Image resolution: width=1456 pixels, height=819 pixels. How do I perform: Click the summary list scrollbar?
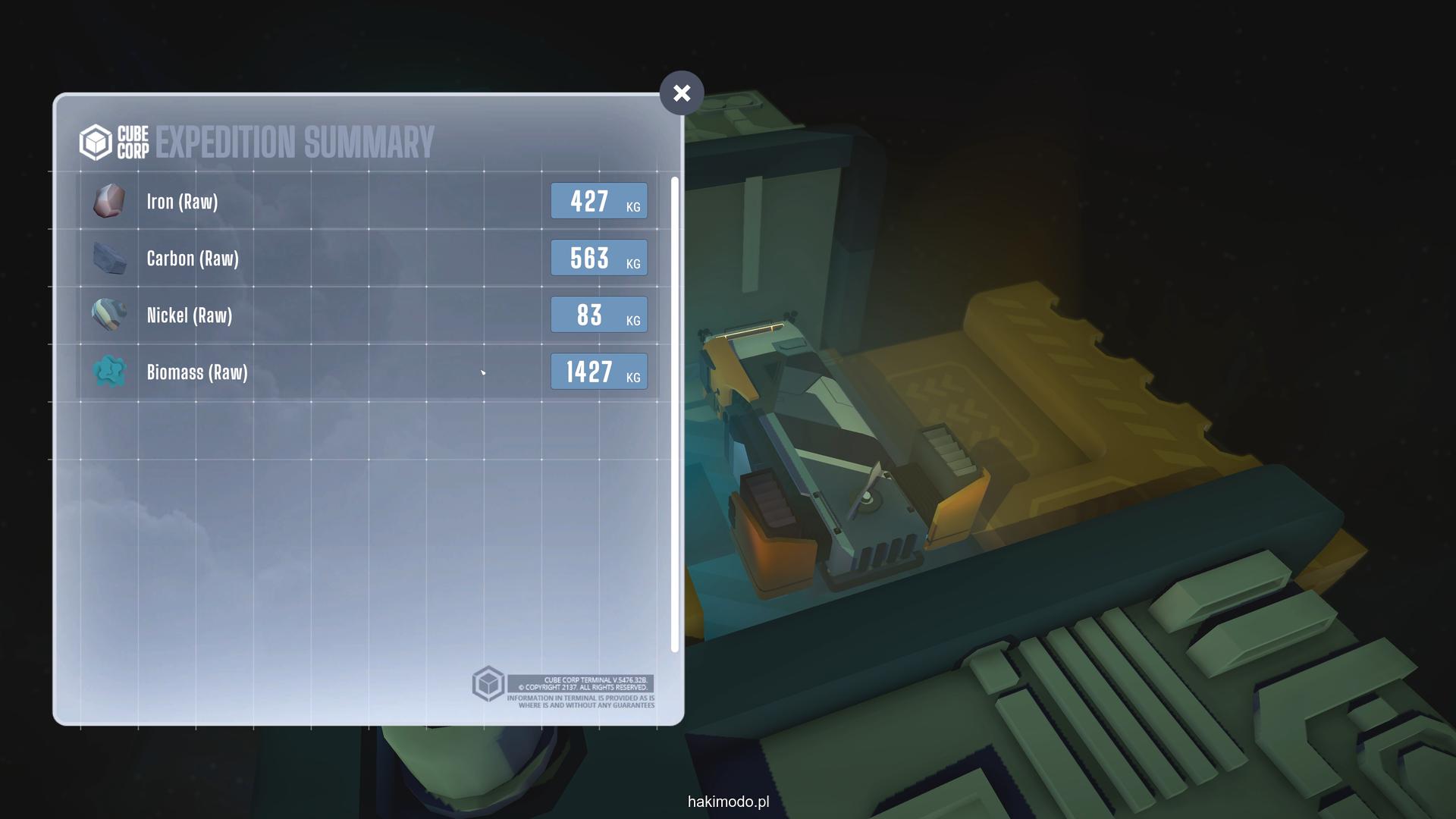(674, 413)
